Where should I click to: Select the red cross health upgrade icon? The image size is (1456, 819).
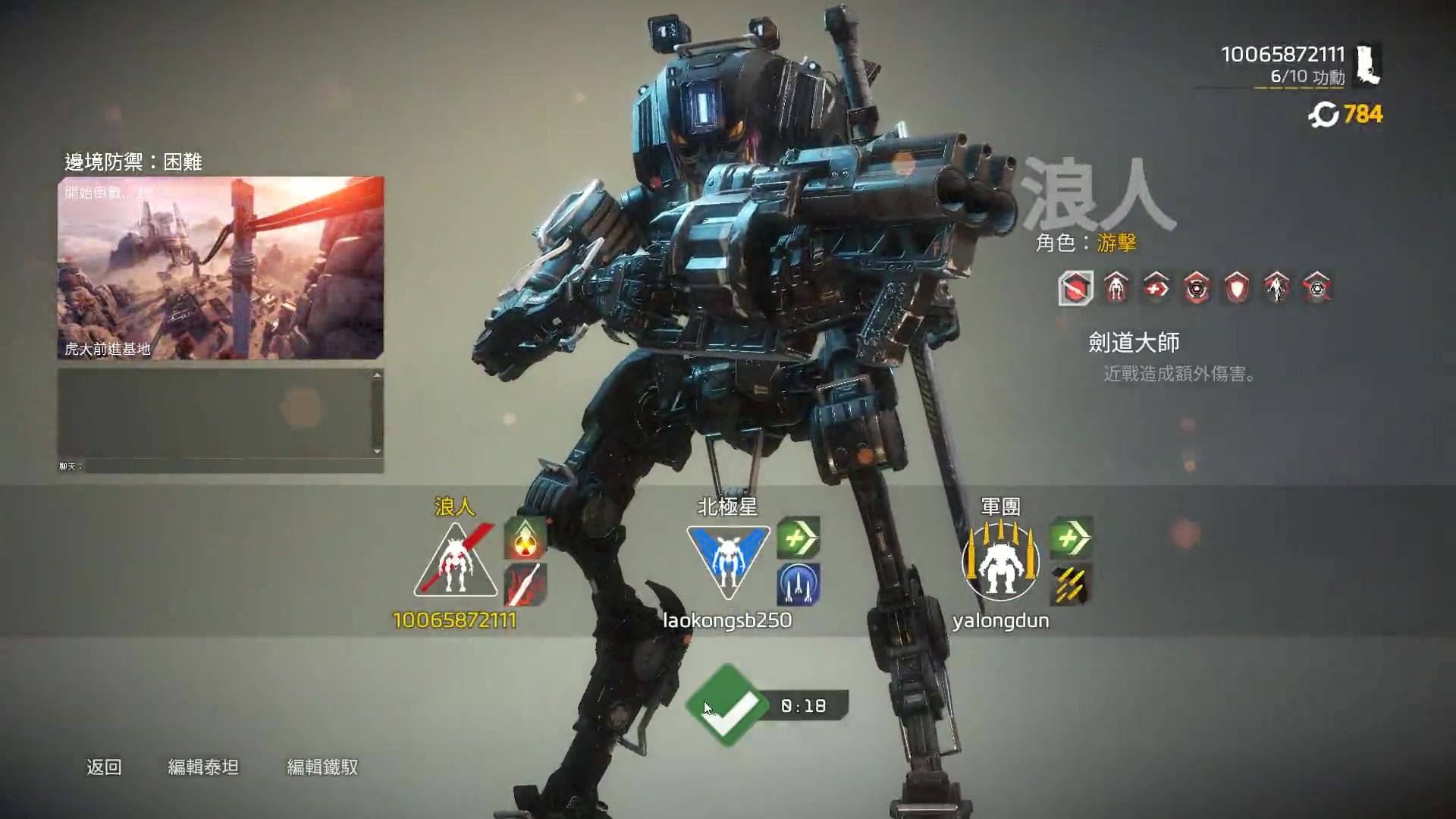click(x=1156, y=288)
